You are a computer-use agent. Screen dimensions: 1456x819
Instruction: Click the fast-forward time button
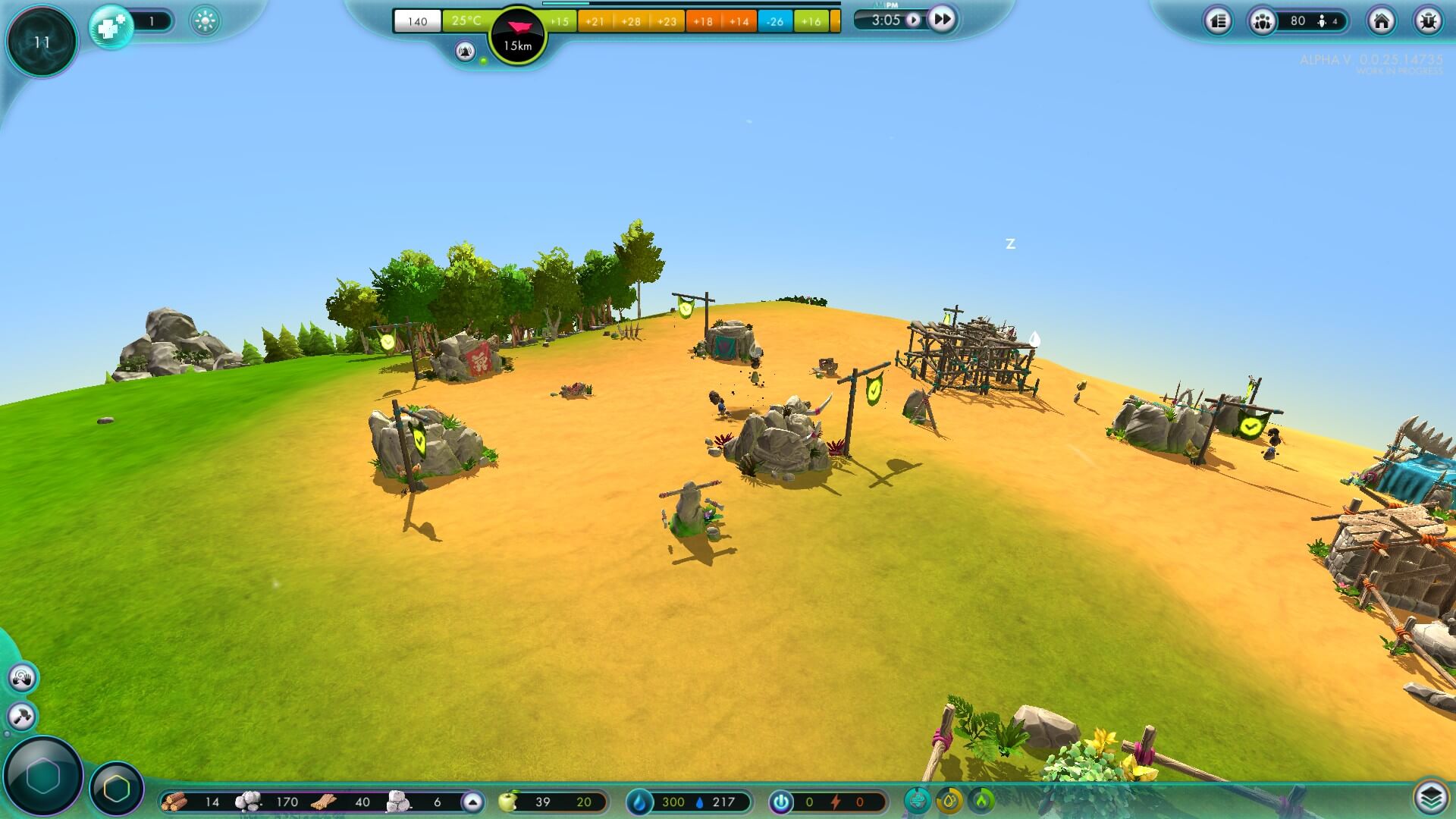(x=941, y=19)
